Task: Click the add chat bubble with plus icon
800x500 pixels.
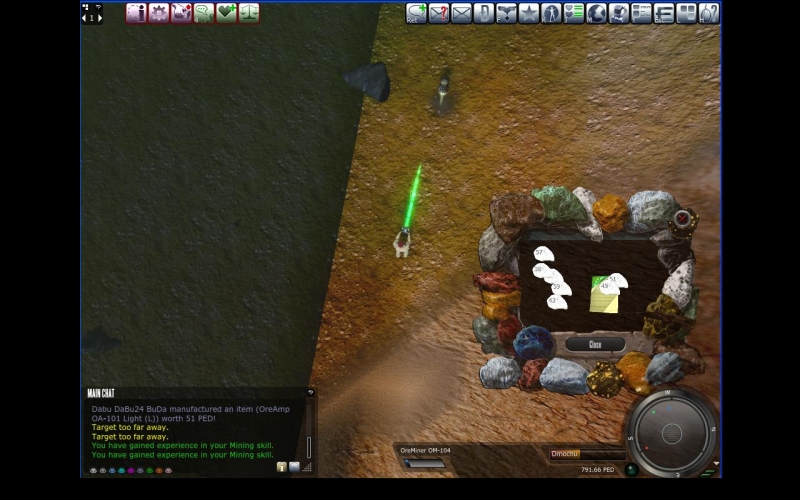Action: 416,13
